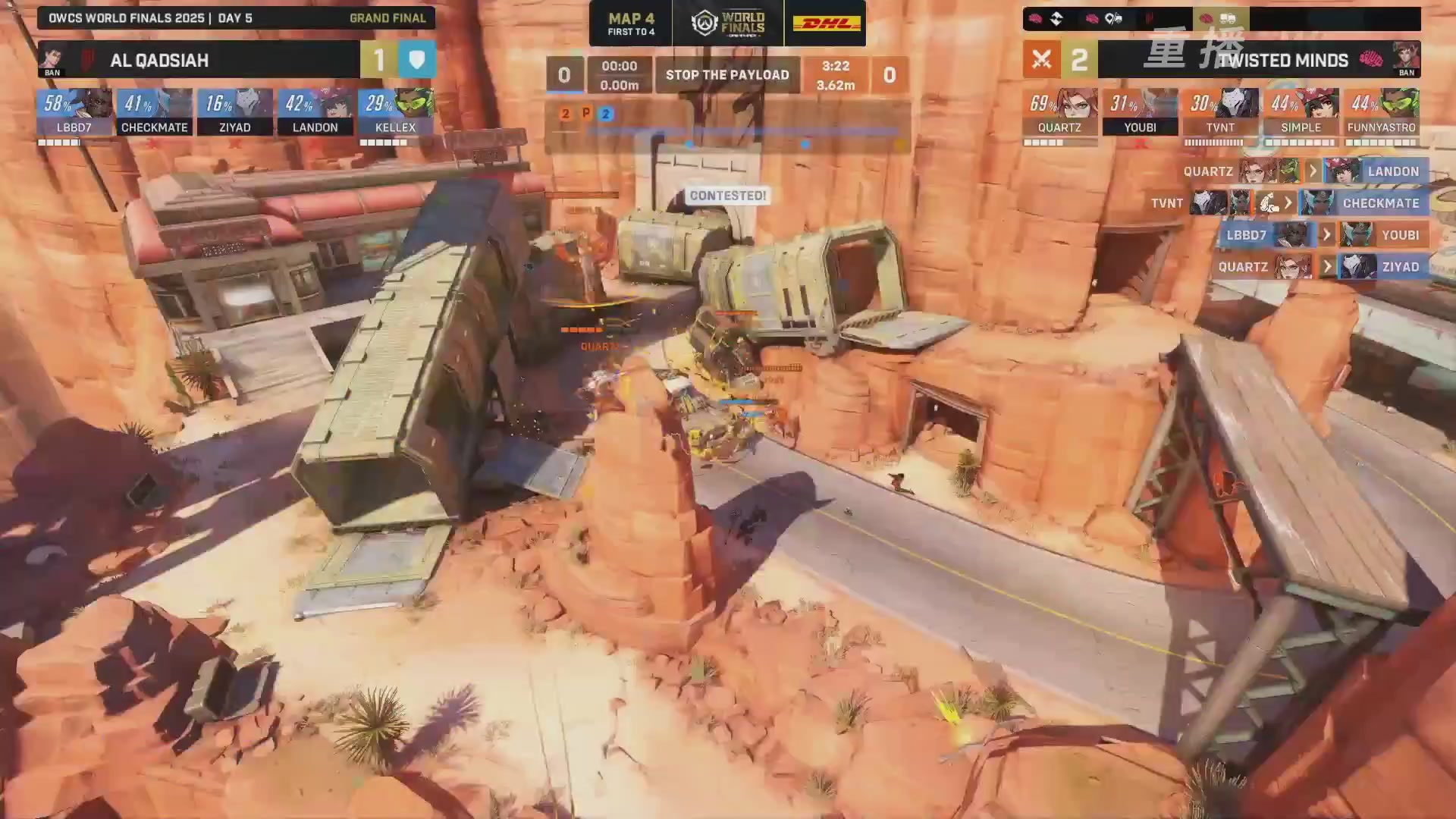Select CHECKMATE's player card

click(155, 112)
